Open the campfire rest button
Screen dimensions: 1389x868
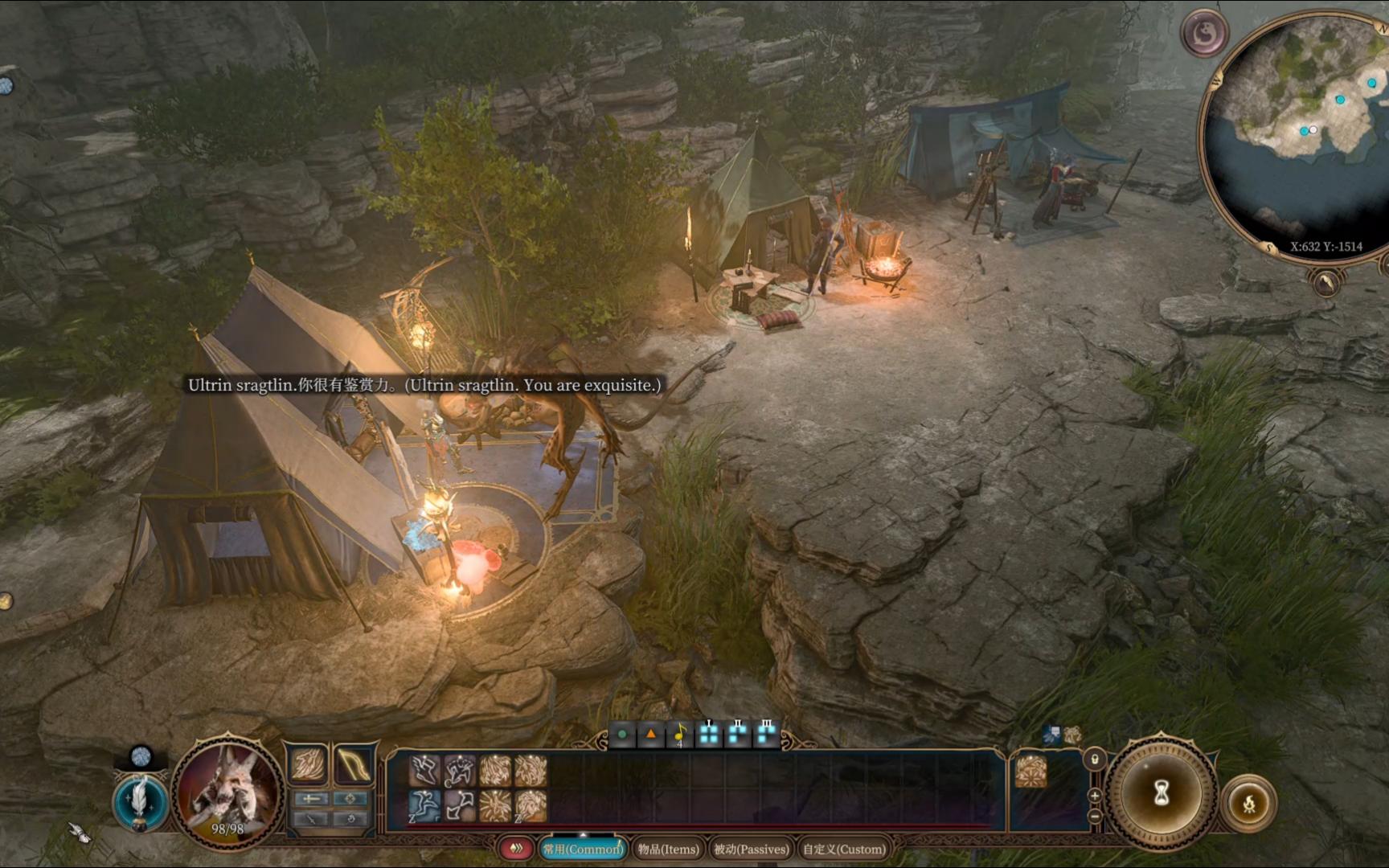coord(1248,803)
